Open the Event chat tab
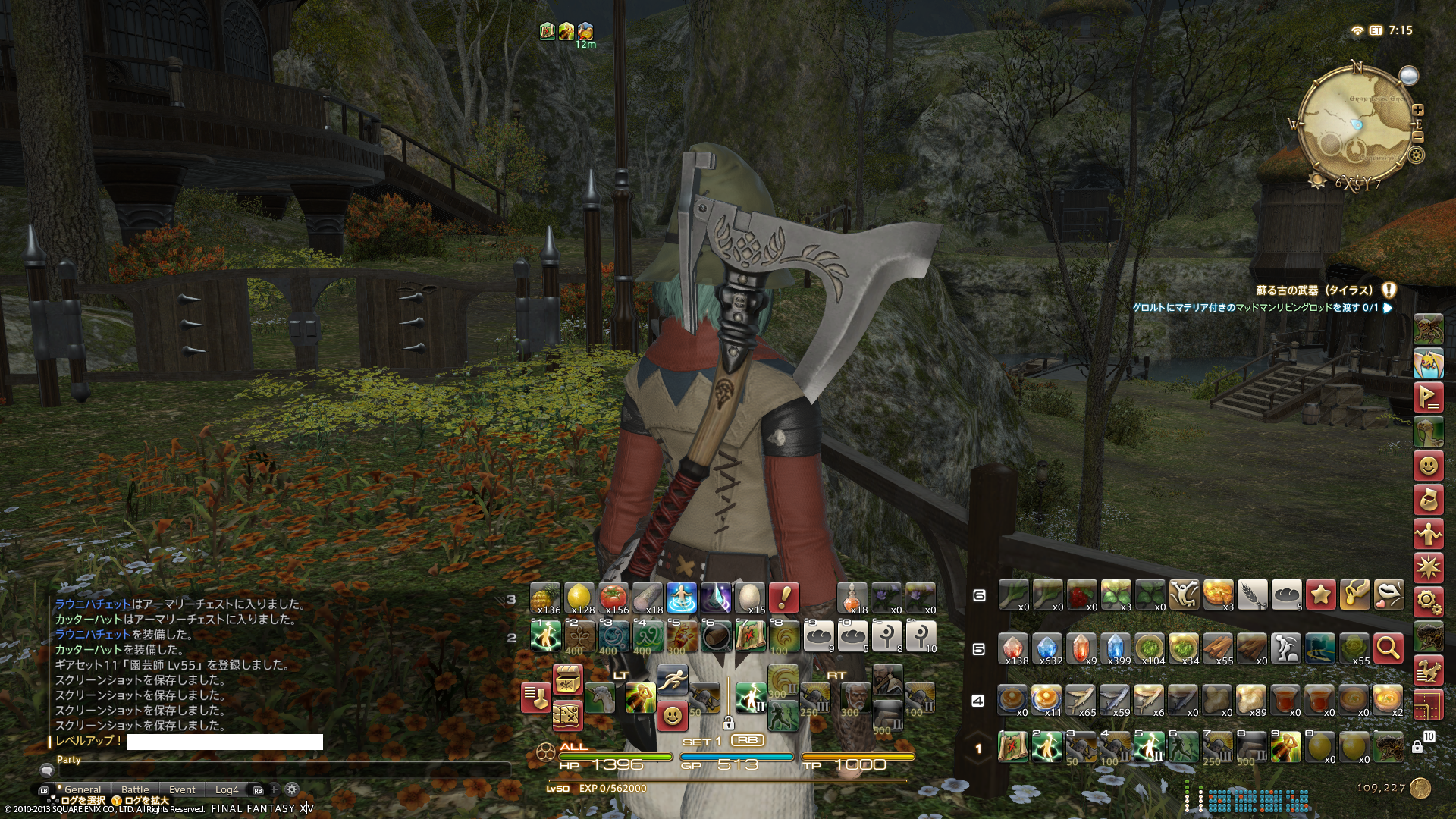Screen dimensions: 1456x819 coord(182,789)
